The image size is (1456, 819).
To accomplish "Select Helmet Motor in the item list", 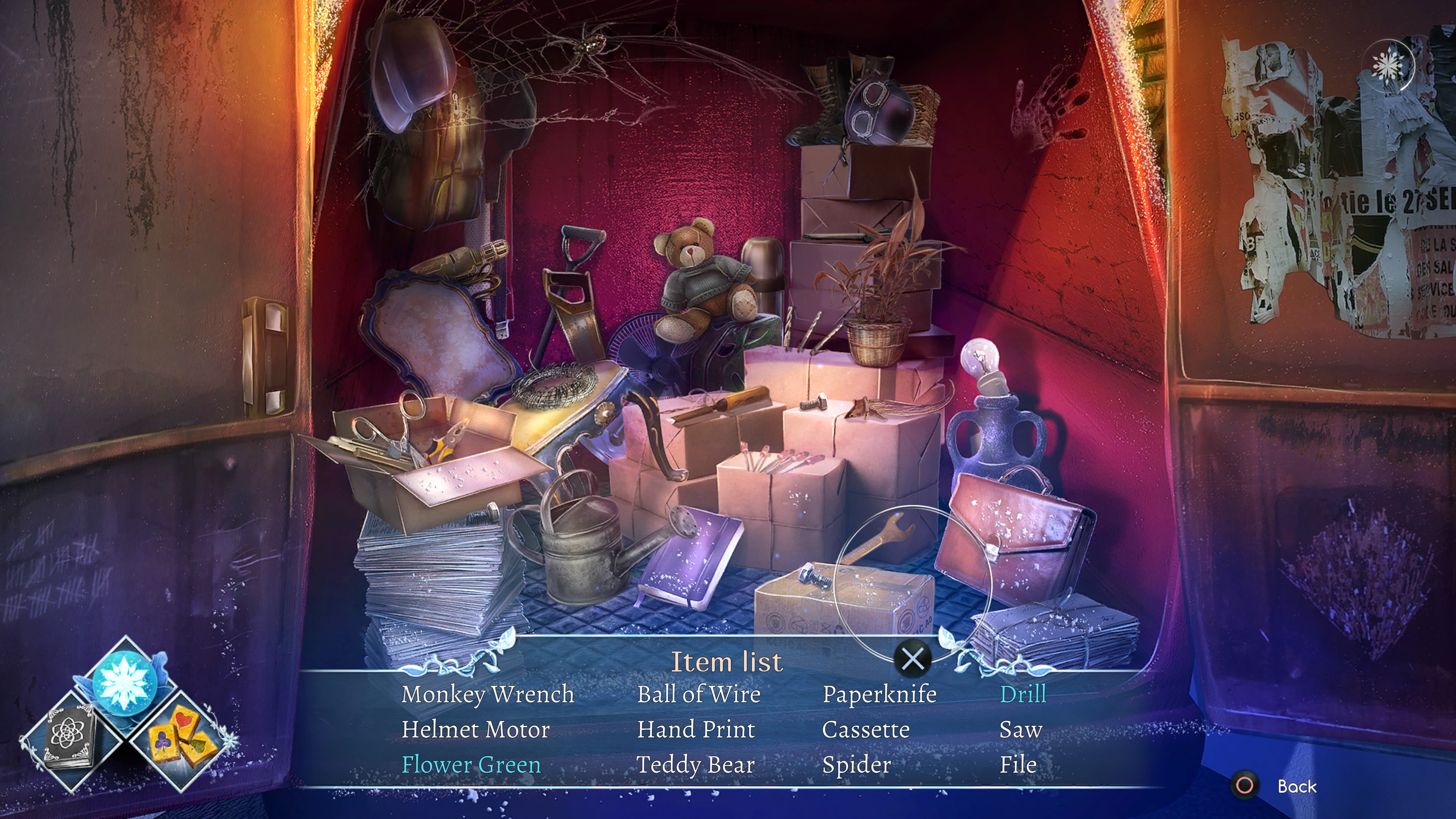I will point(475,730).
